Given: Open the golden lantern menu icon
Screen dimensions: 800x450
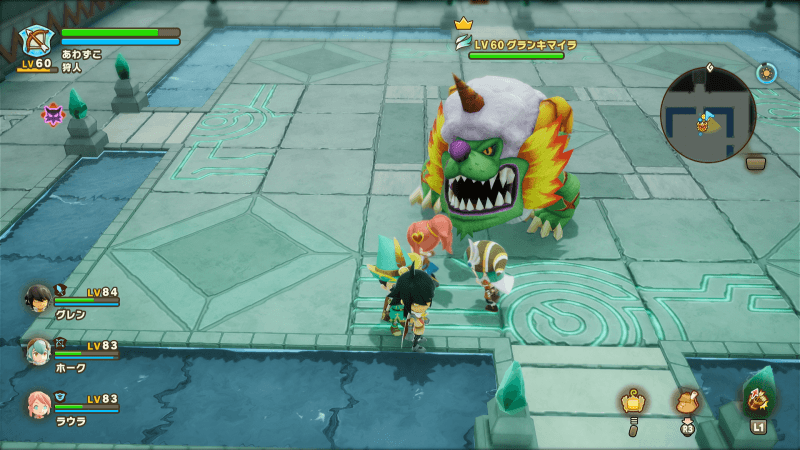Looking at the screenshot, I should click(631, 402).
